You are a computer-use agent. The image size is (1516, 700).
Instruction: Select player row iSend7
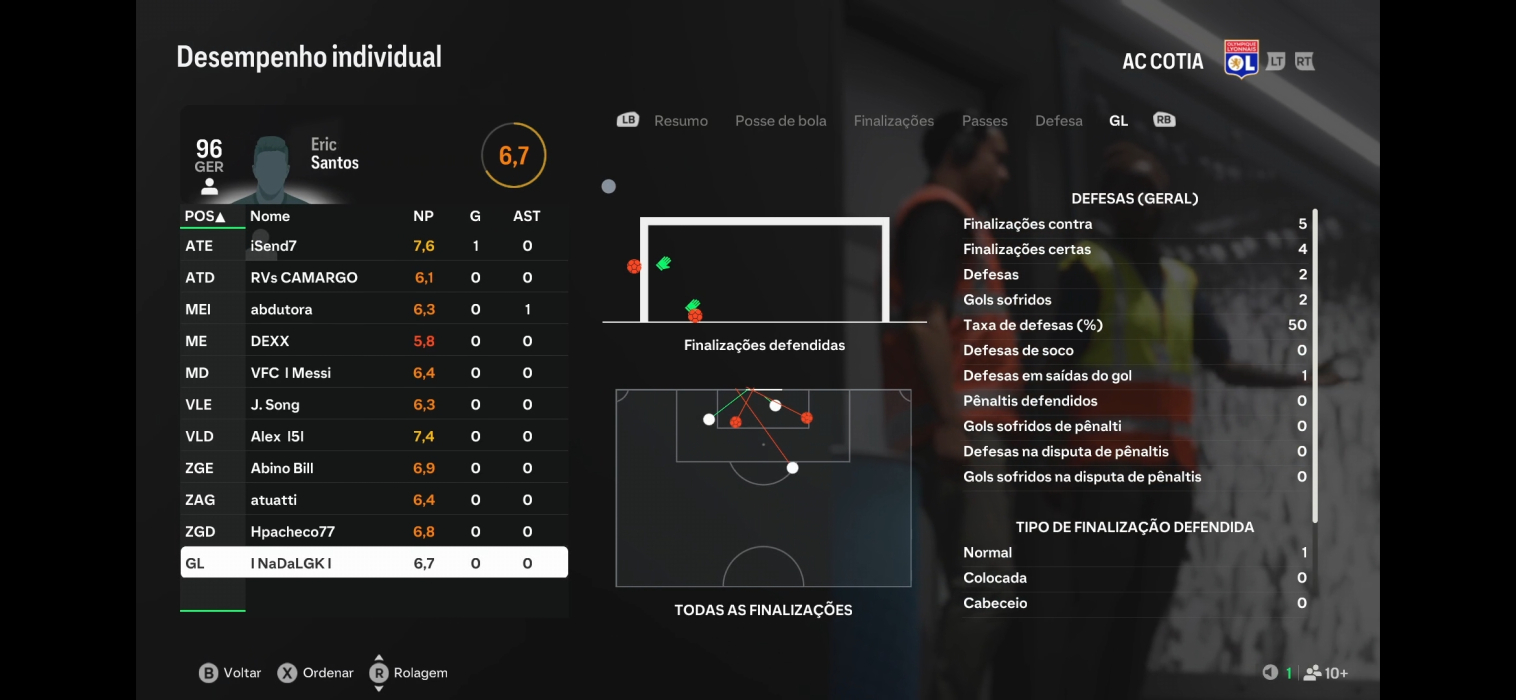[x=373, y=246]
